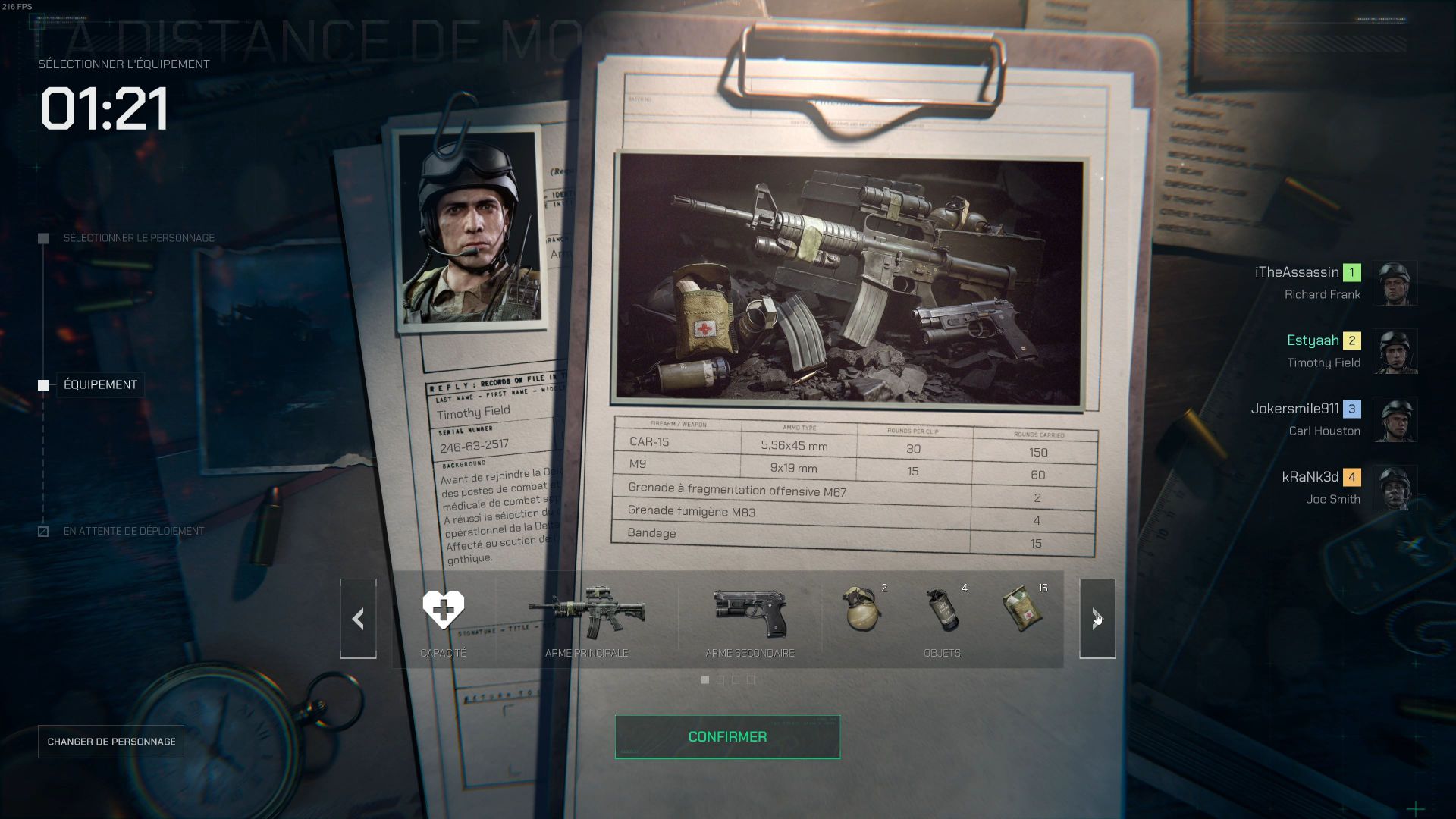Choose the bandage item slot
The width and height of the screenshot is (1456, 819).
point(1023,610)
